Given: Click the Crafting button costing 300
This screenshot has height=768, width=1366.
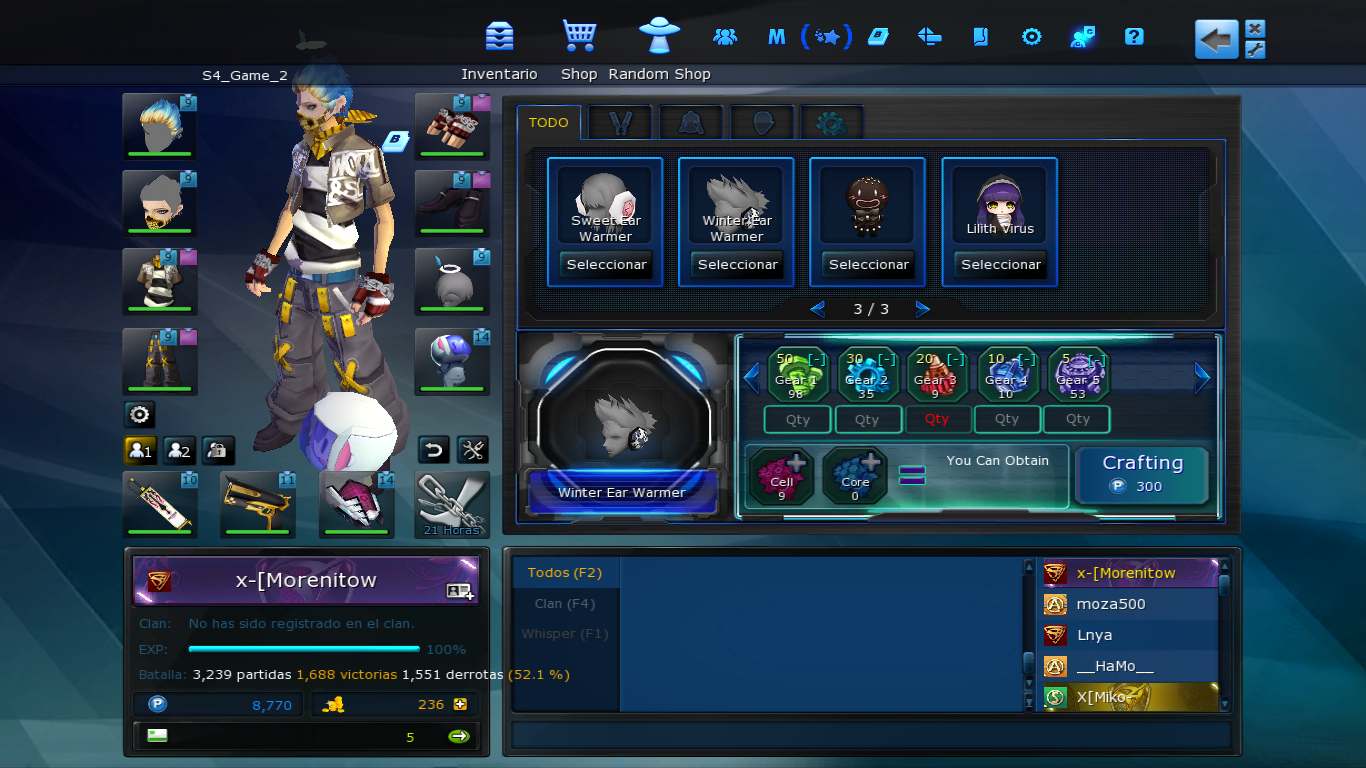Looking at the screenshot, I should pyautogui.click(x=1142, y=474).
